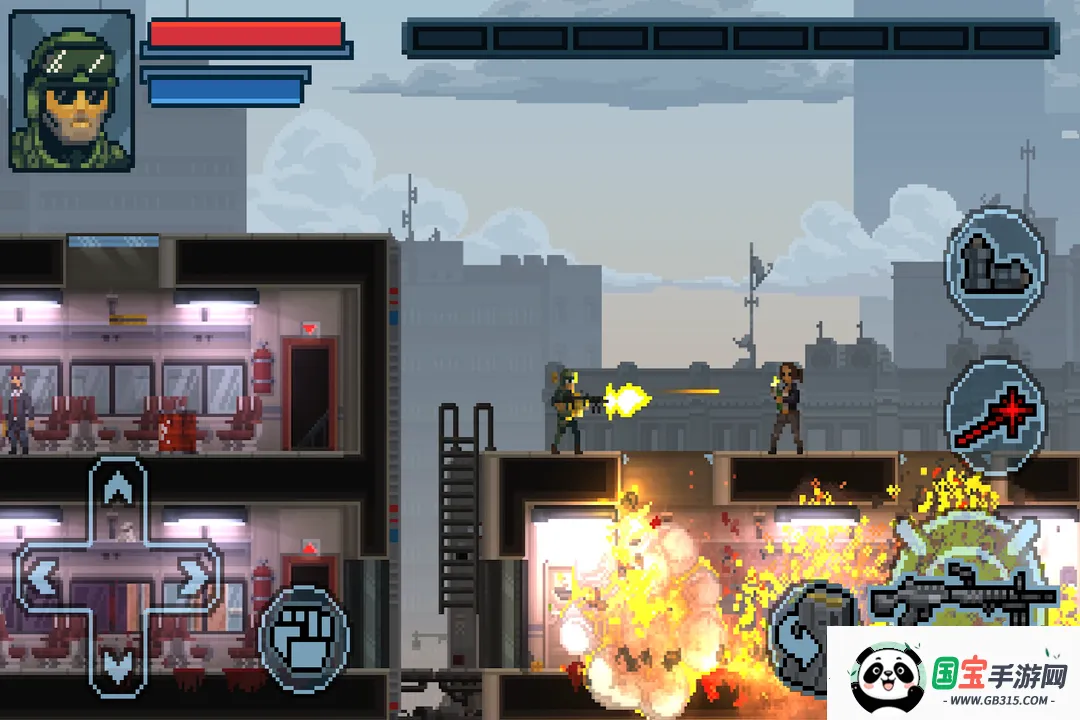Tap the D-pad up arrow

click(118, 492)
